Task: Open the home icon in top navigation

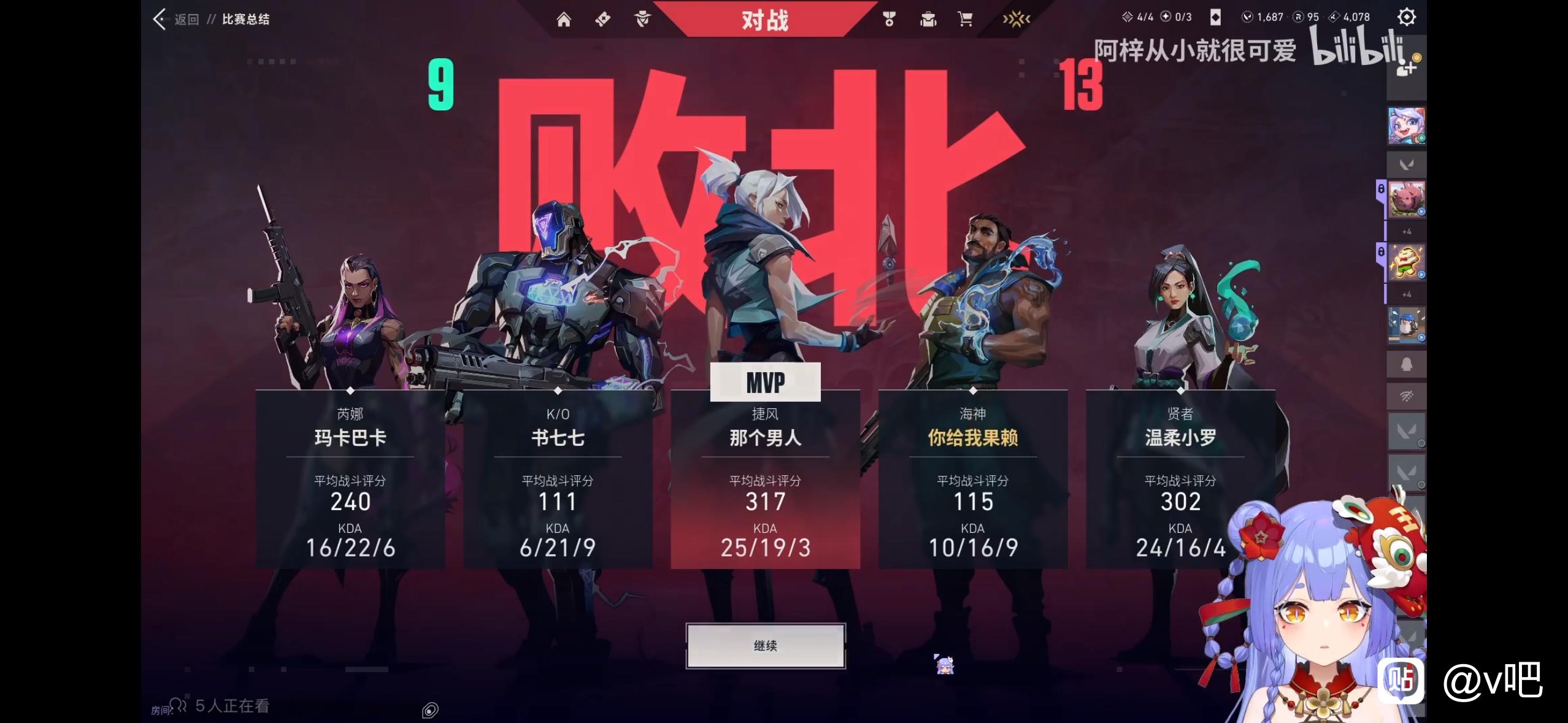Action: [x=563, y=20]
